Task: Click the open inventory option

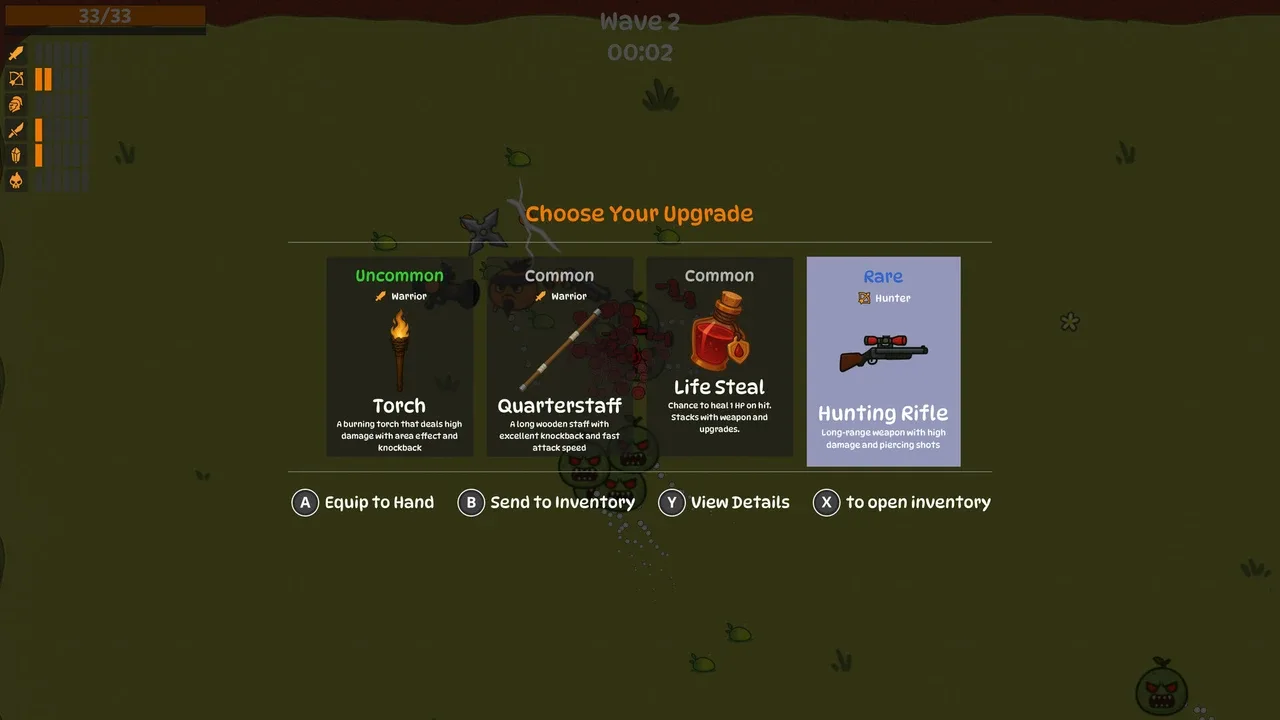Action: pyautogui.click(x=902, y=502)
